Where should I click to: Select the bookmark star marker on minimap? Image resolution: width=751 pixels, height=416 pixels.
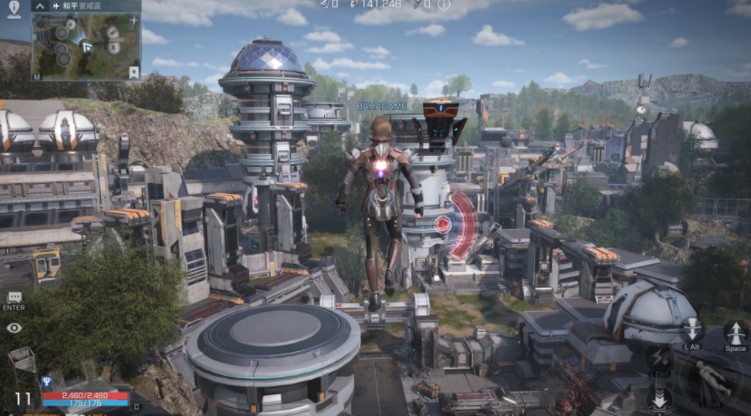coord(134,72)
